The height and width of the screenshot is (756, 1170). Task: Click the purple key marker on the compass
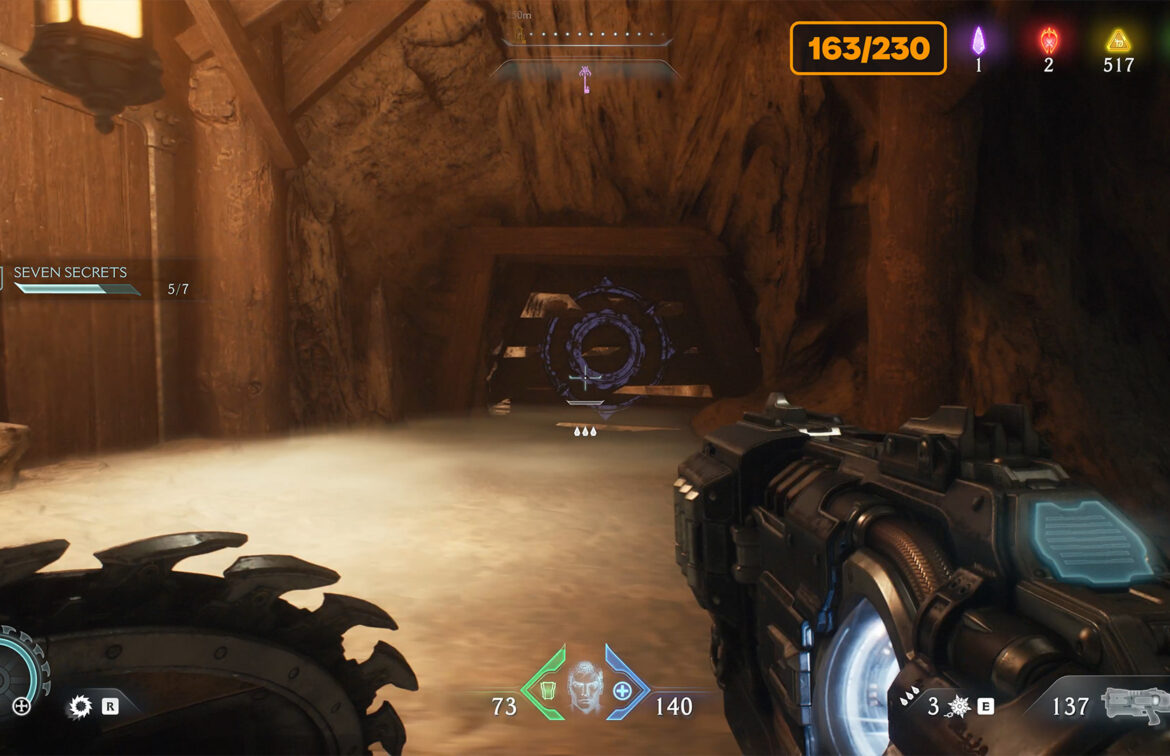click(585, 80)
